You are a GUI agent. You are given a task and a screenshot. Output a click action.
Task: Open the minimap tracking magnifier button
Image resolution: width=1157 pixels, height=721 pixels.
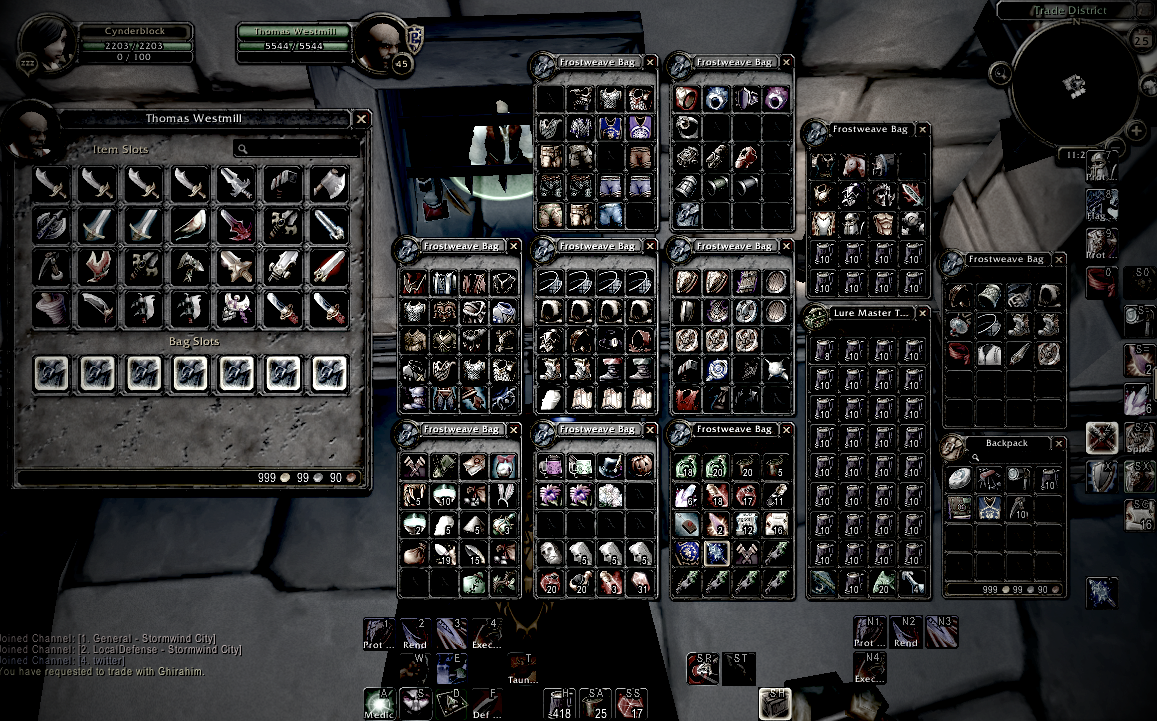(998, 72)
